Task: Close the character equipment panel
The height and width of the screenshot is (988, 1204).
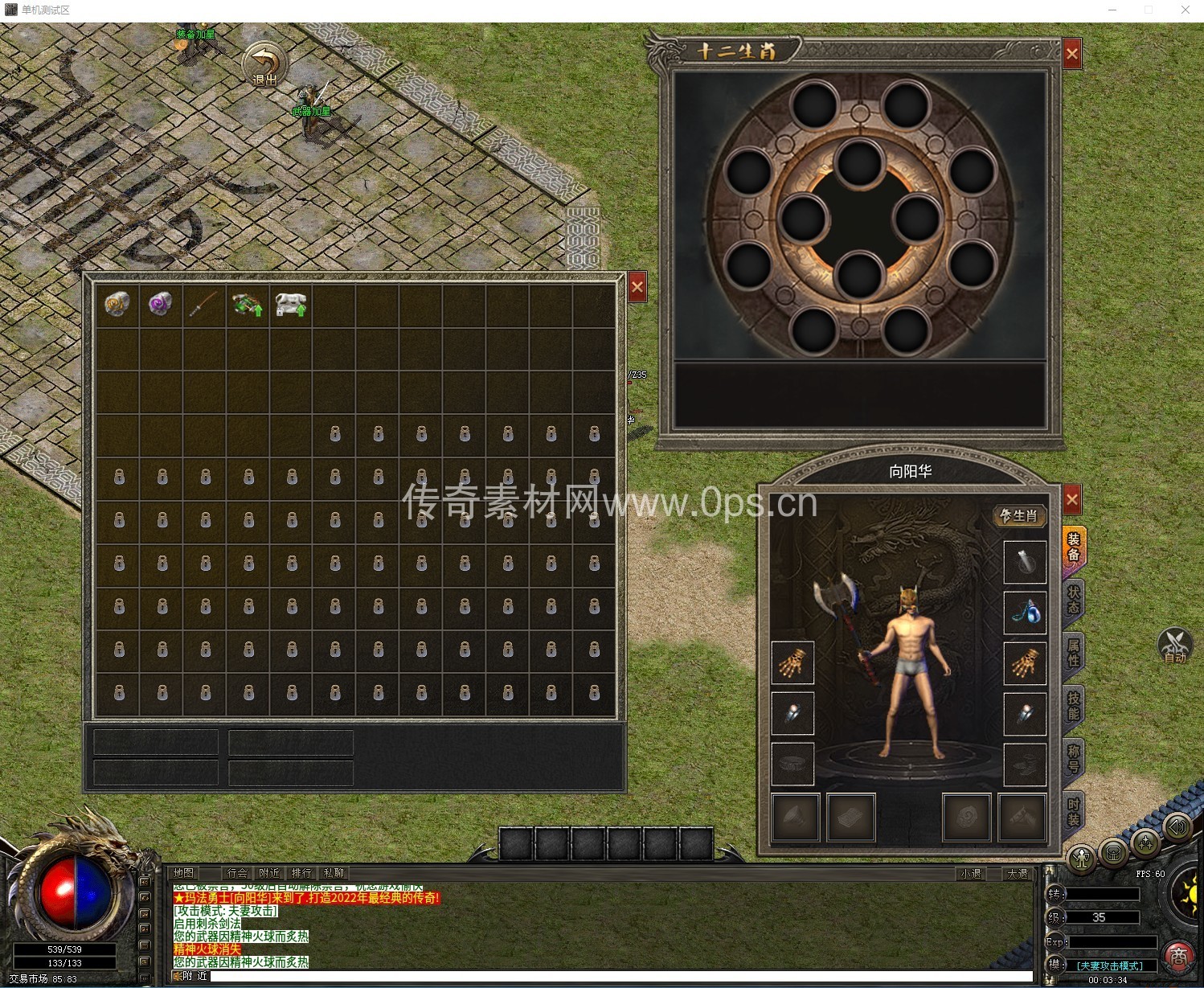Action: click(x=1071, y=500)
